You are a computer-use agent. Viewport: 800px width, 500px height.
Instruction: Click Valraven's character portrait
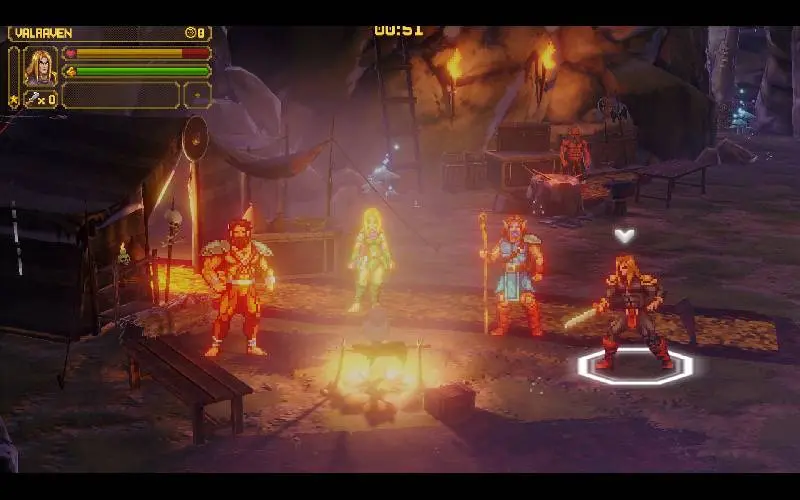[x=40, y=66]
